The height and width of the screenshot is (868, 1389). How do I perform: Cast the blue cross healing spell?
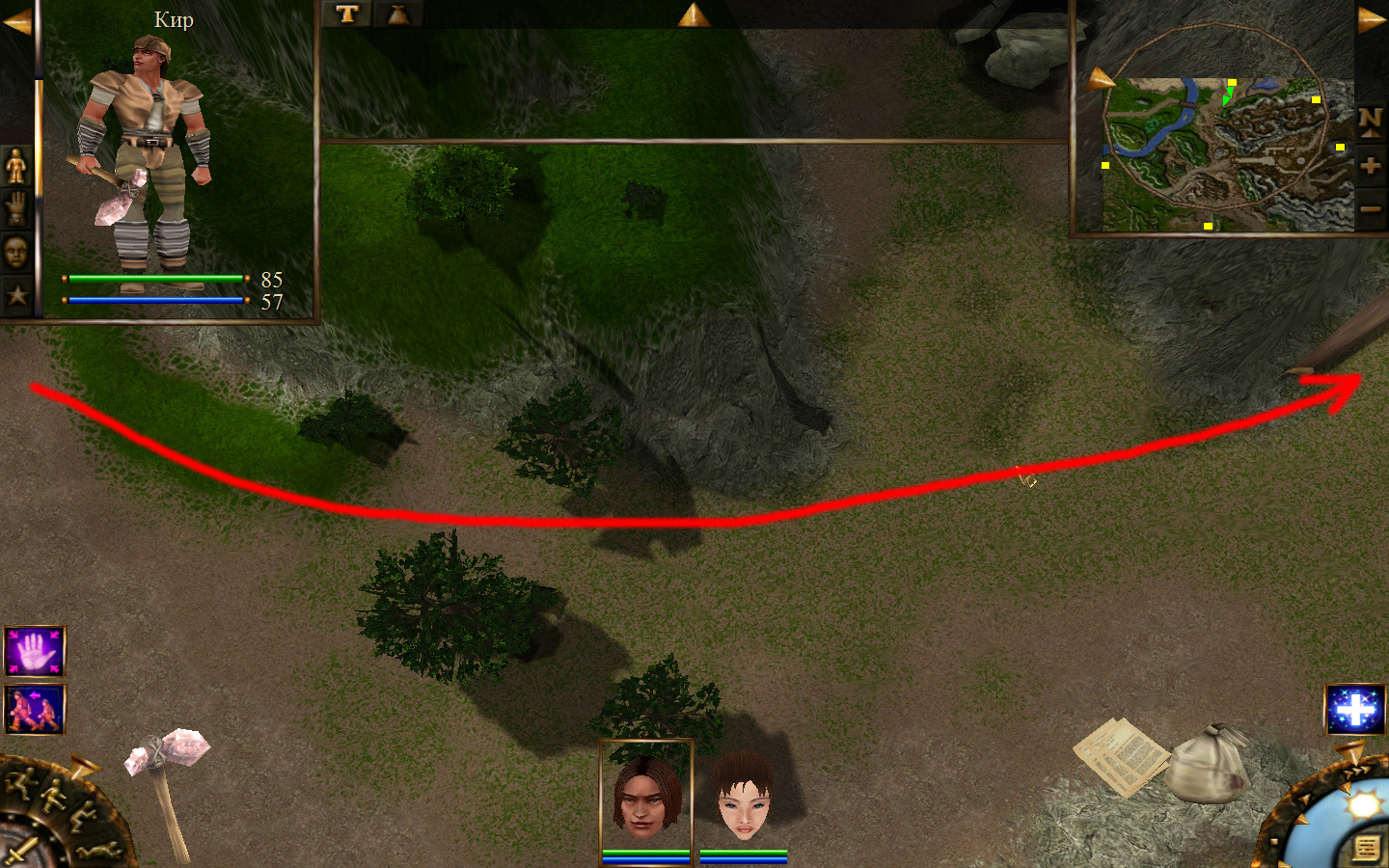tap(1354, 710)
